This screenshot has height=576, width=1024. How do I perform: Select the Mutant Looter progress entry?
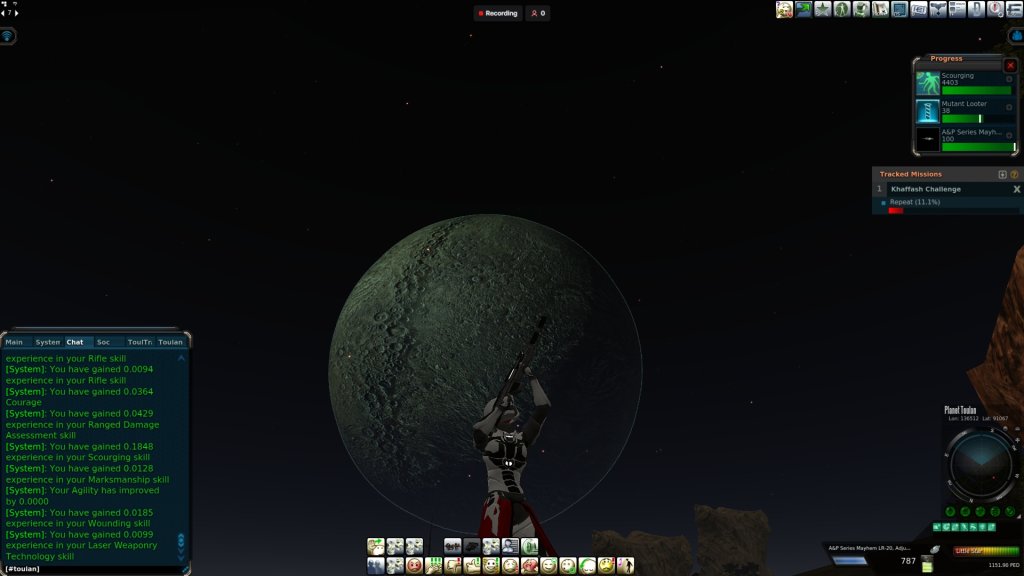(x=964, y=111)
